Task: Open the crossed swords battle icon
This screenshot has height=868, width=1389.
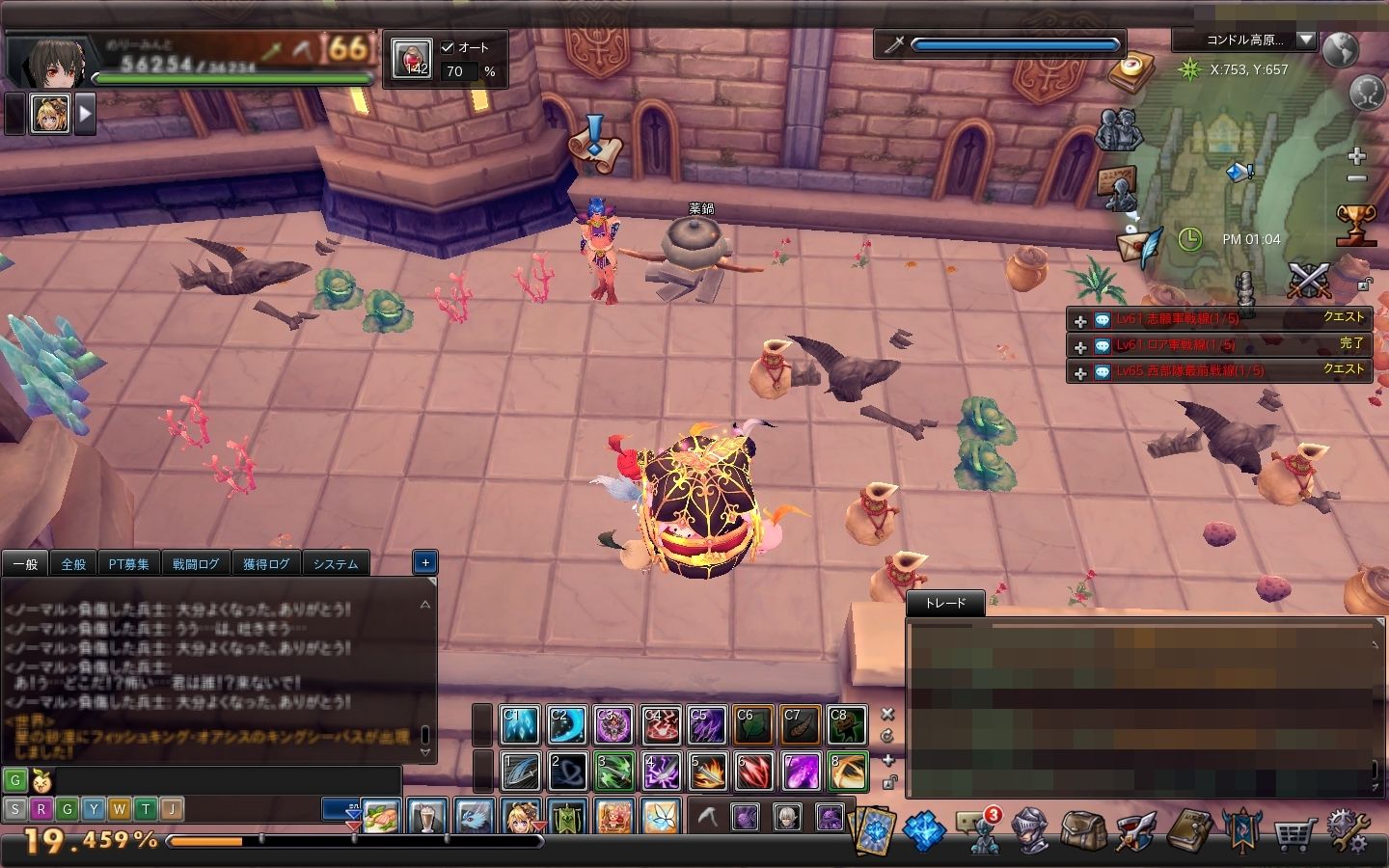Action: [1309, 280]
